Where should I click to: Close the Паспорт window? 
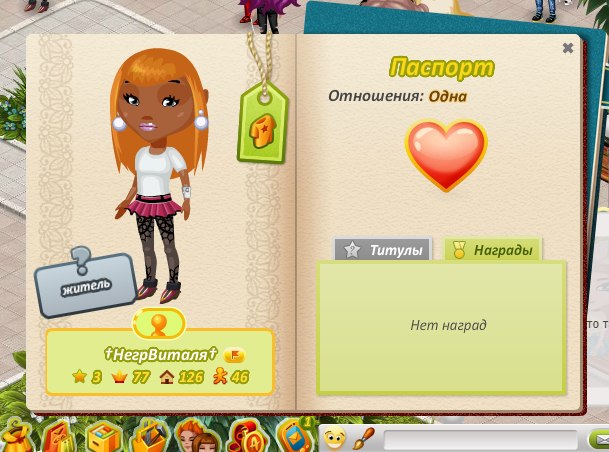pos(568,48)
